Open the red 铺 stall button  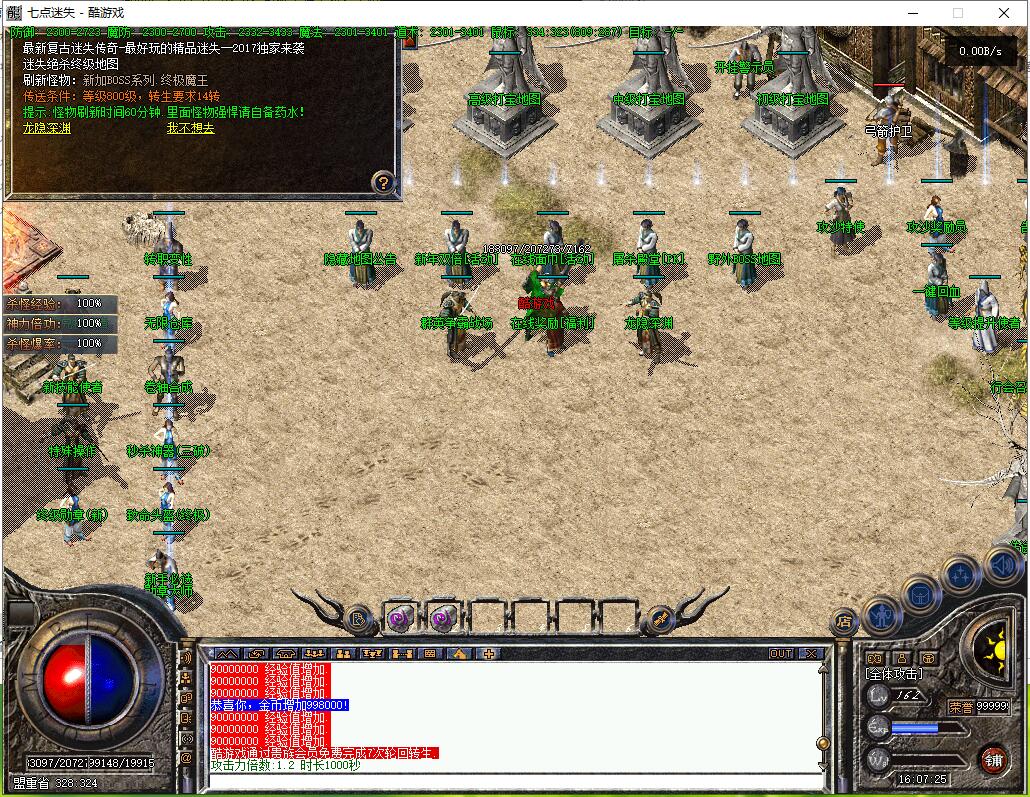(x=992, y=758)
